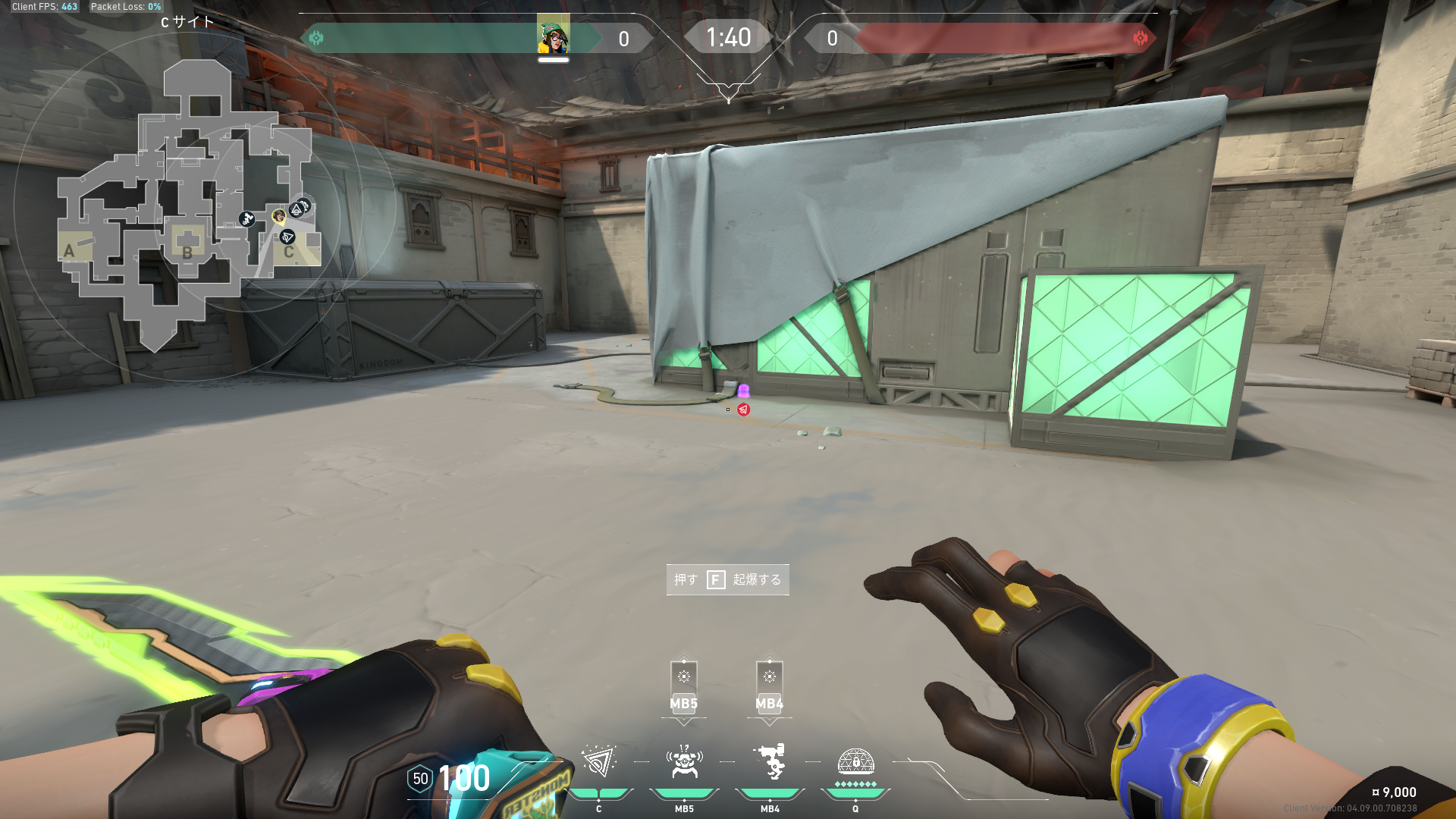Click the A site label on minimap
The height and width of the screenshot is (819, 1456).
70,251
